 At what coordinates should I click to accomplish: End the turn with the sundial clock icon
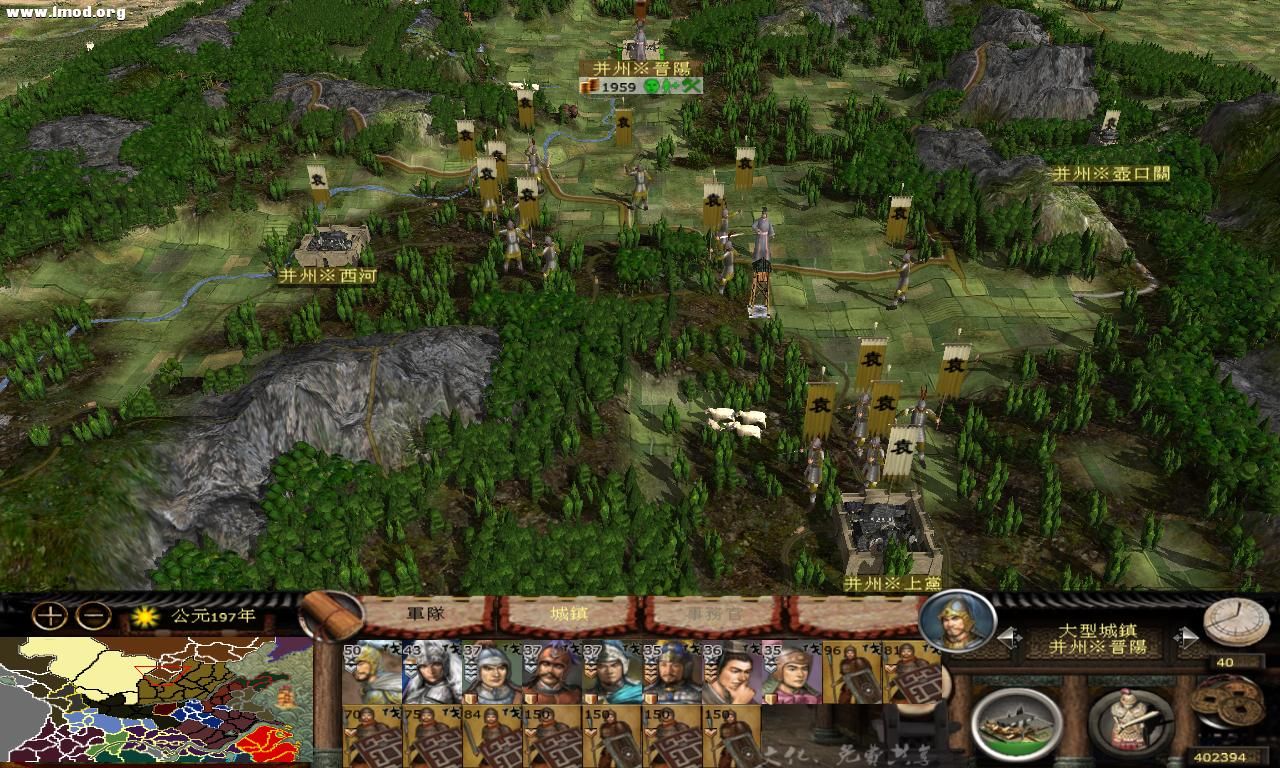pos(1236,623)
